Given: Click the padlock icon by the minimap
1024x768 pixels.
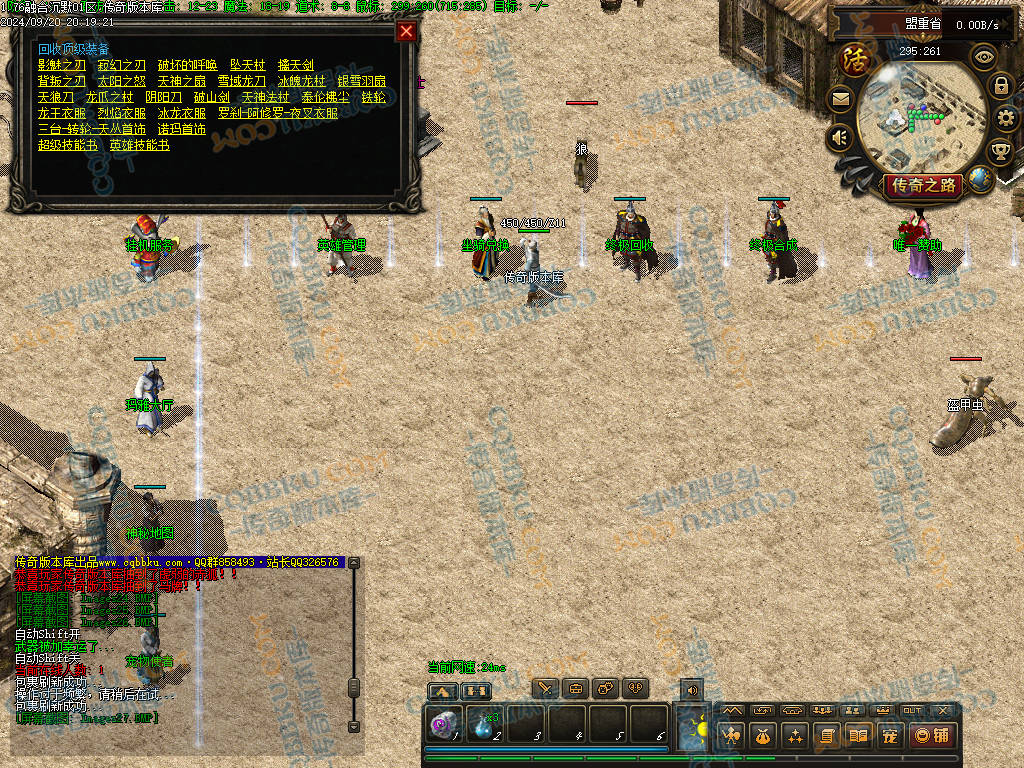Looking at the screenshot, I should (1001, 86).
